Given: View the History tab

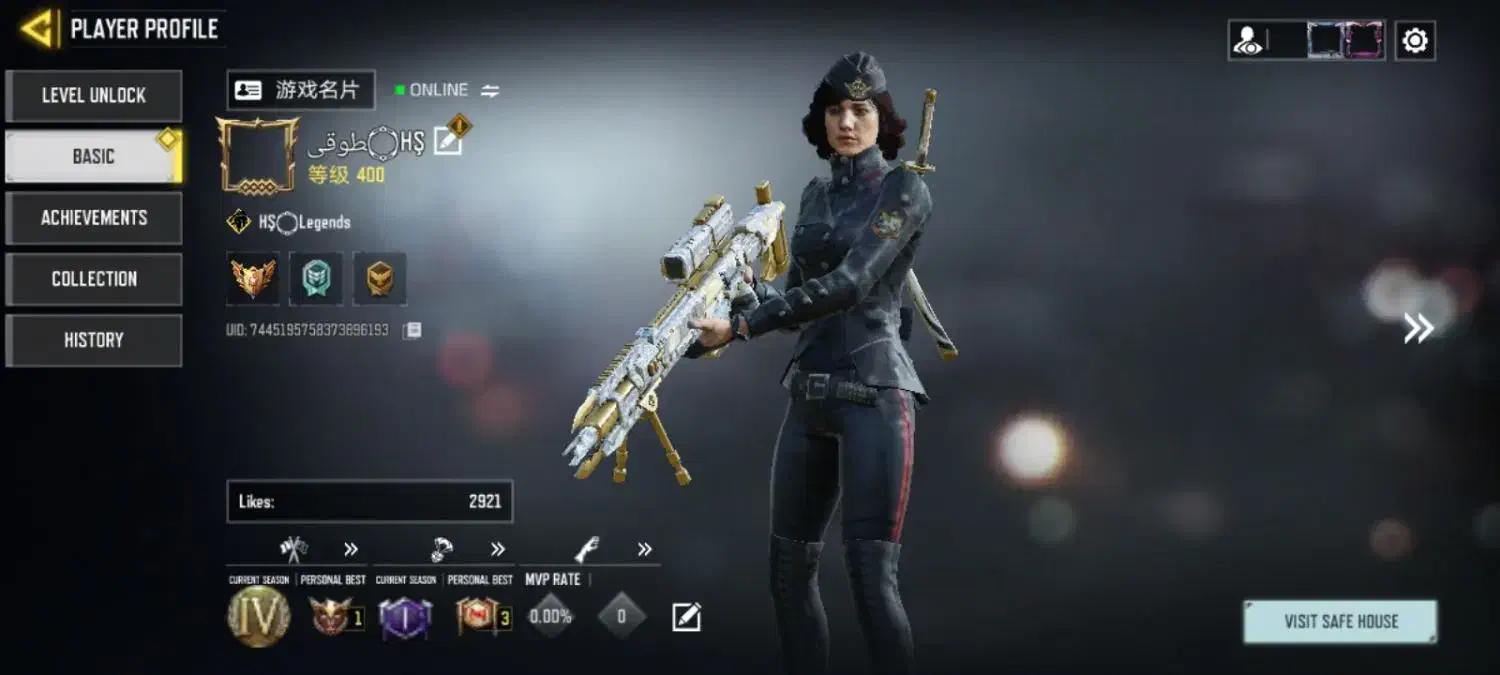Looking at the screenshot, I should pyautogui.click(x=93, y=340).
